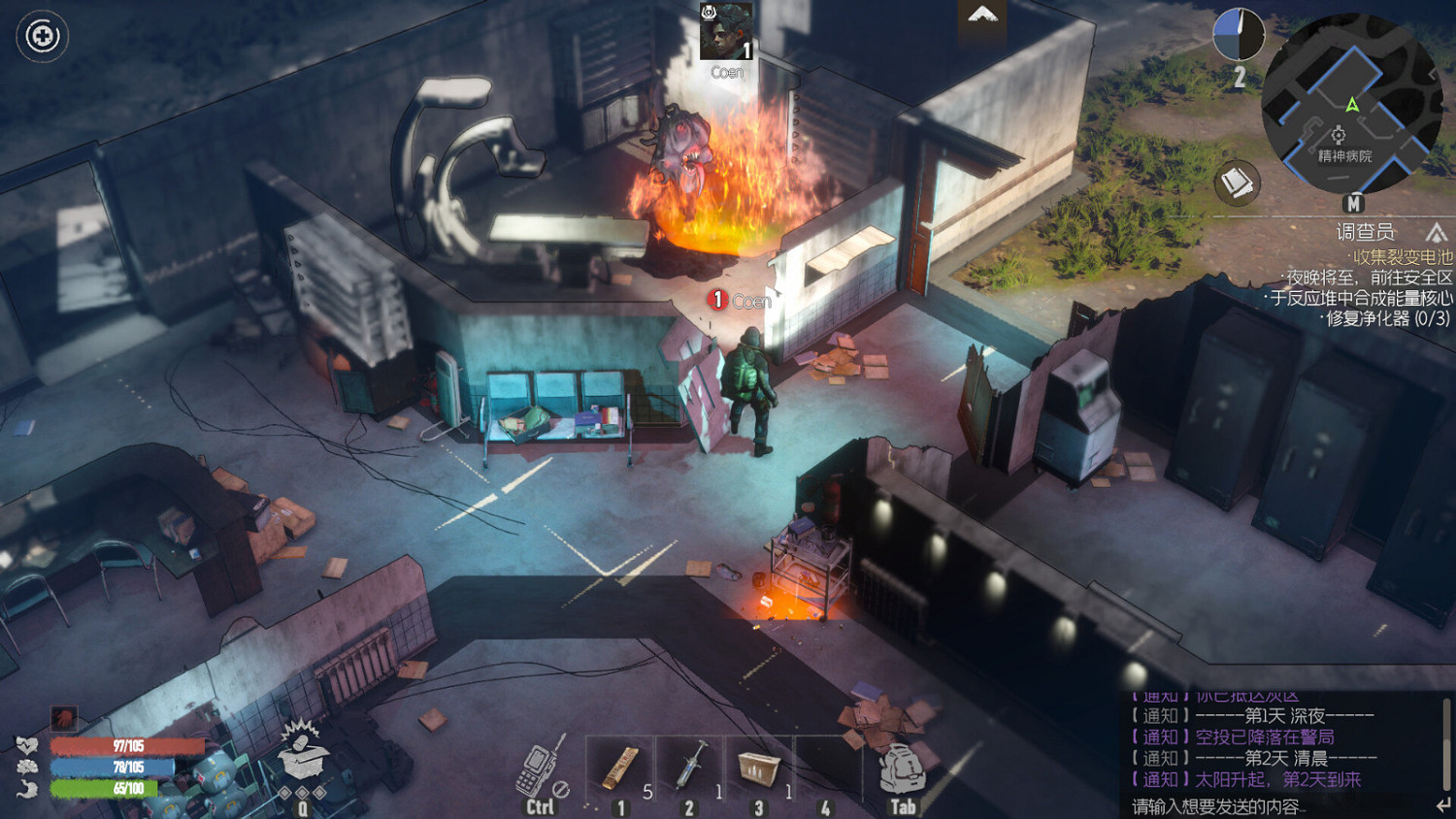Click the empty hotbar slot 4

click(827, 770)
